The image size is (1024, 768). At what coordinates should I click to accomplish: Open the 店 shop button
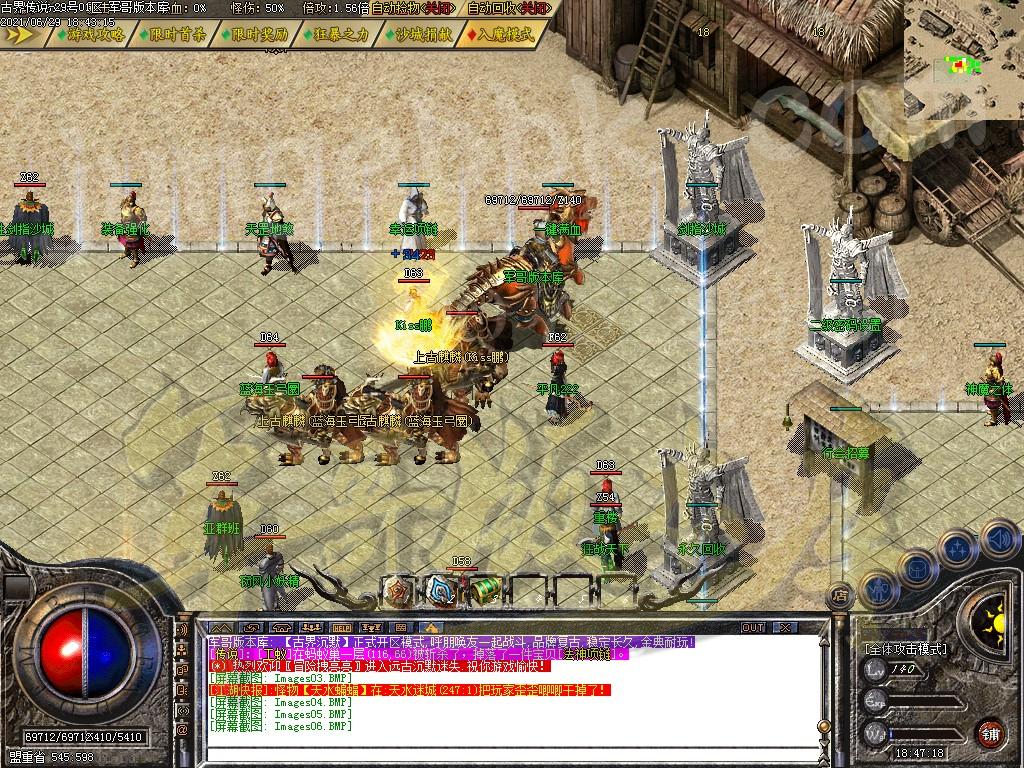(x=840, y=593)
